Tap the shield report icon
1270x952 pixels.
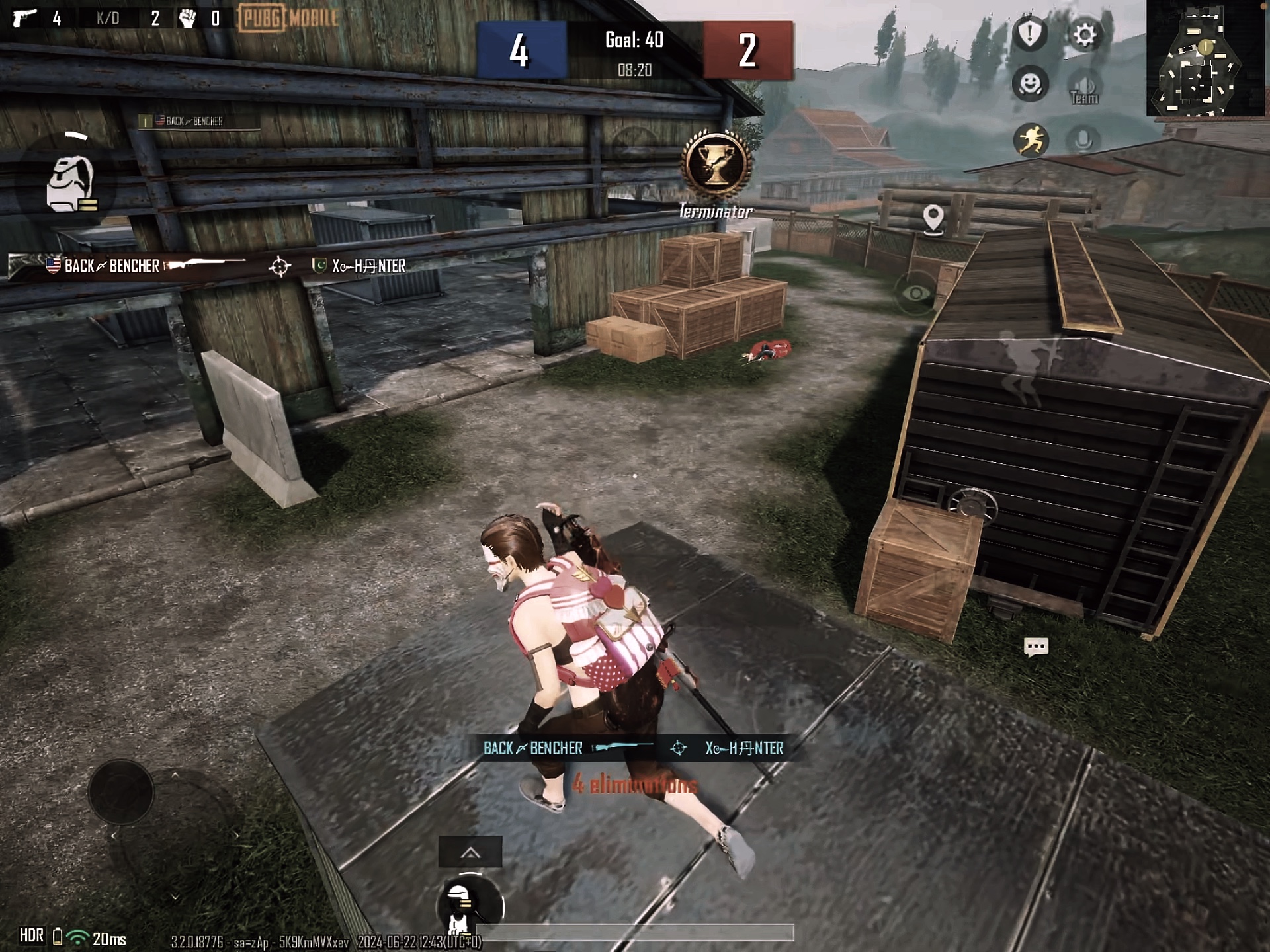1030,33
